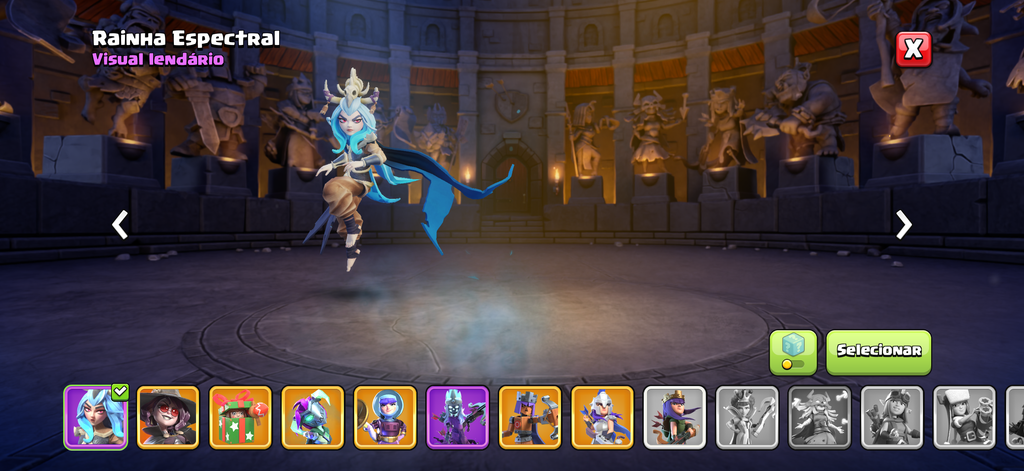Pick the orange and blue block-style queen skin
Image resolution: width=1024 pixels, height=471 pixels.
[530, 417]
